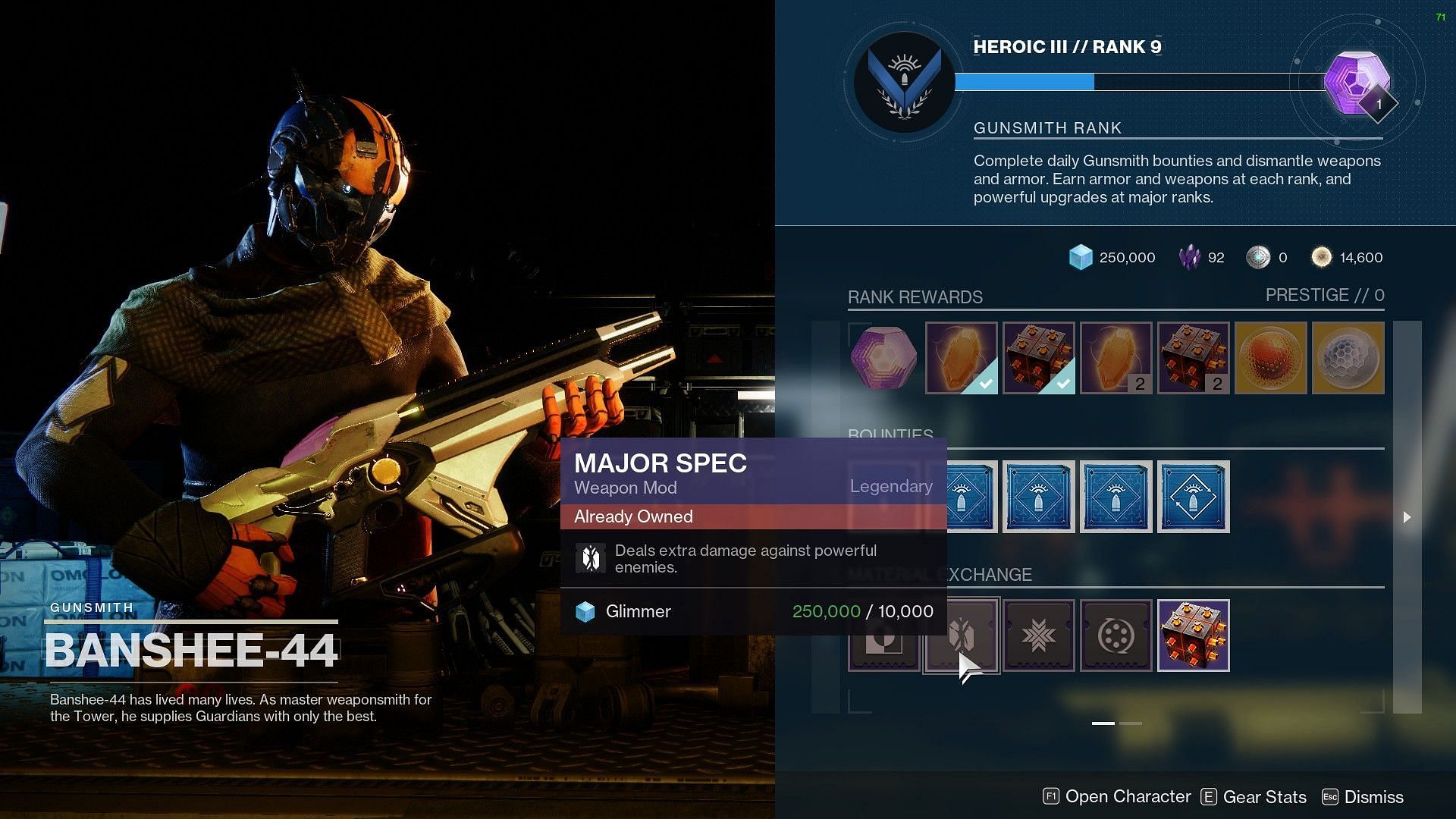
Task: Buy the red cube in Material Exchange
Action: (x=1193, y=635)
